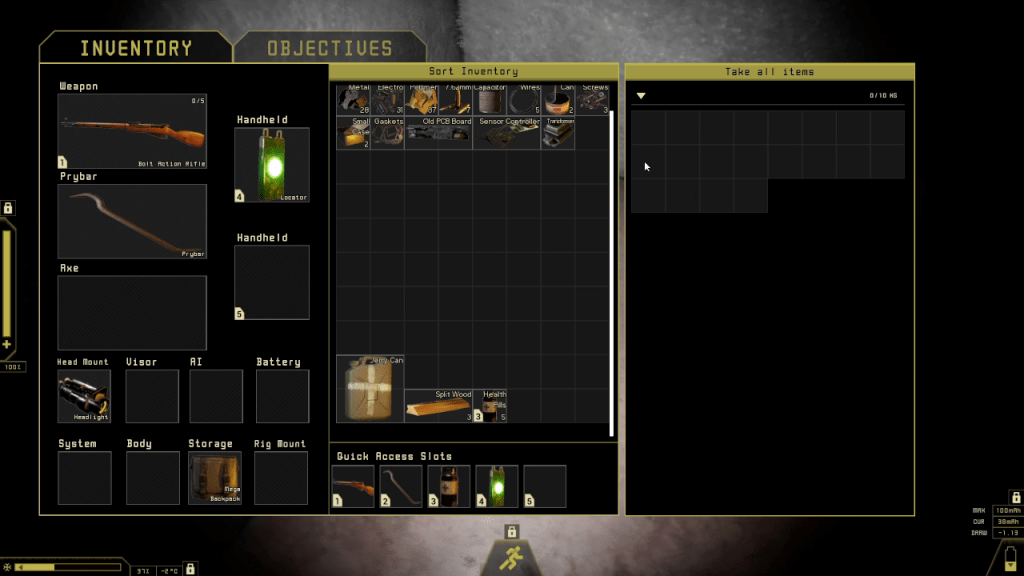This screenshot has height=576, width=1024.
Task: Select the equipped Prybar slot
Action: click(x=132, y=221)
